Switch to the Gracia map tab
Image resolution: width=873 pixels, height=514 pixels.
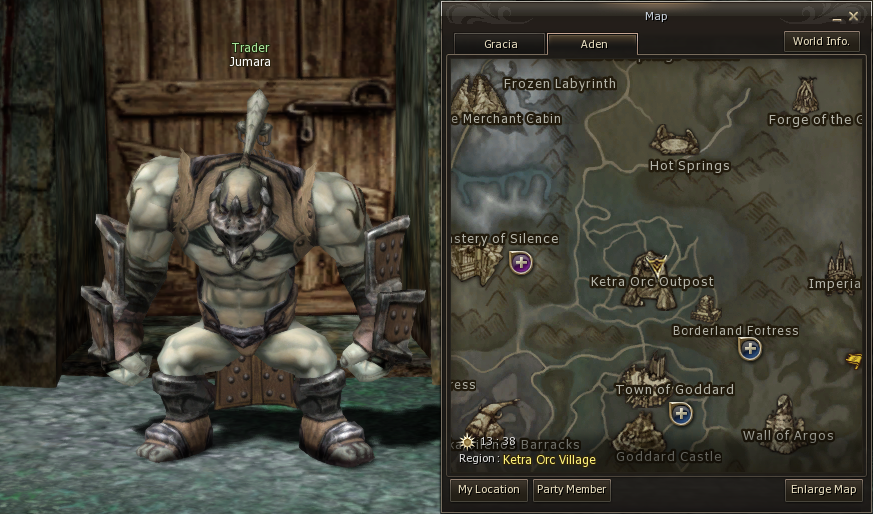pyautogui.click(x=501, y=45)
